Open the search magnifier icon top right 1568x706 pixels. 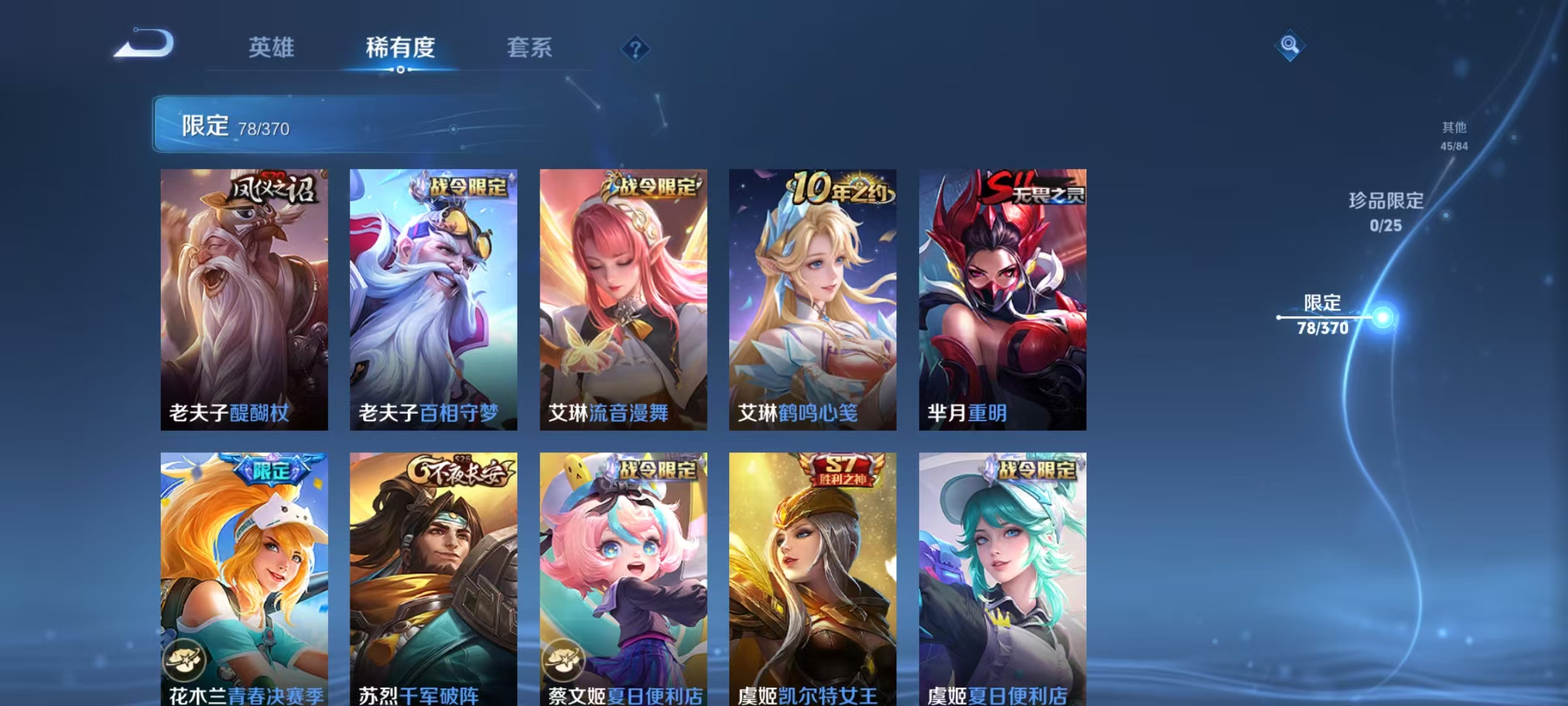click(1290, 46)
